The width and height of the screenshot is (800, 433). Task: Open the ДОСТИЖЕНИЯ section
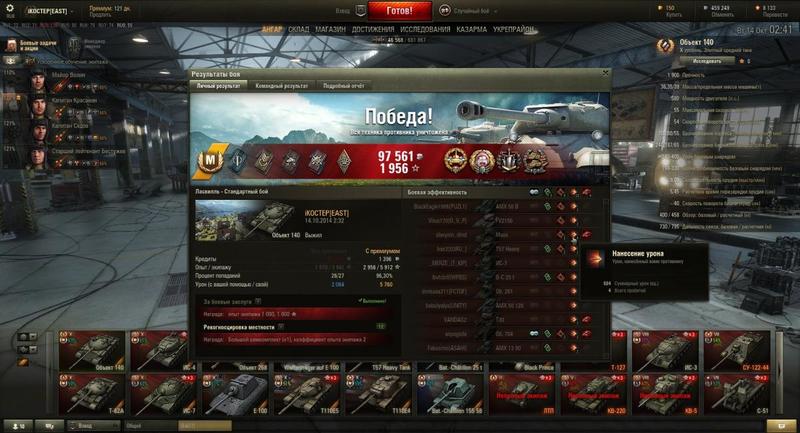(x=372, y=30)
